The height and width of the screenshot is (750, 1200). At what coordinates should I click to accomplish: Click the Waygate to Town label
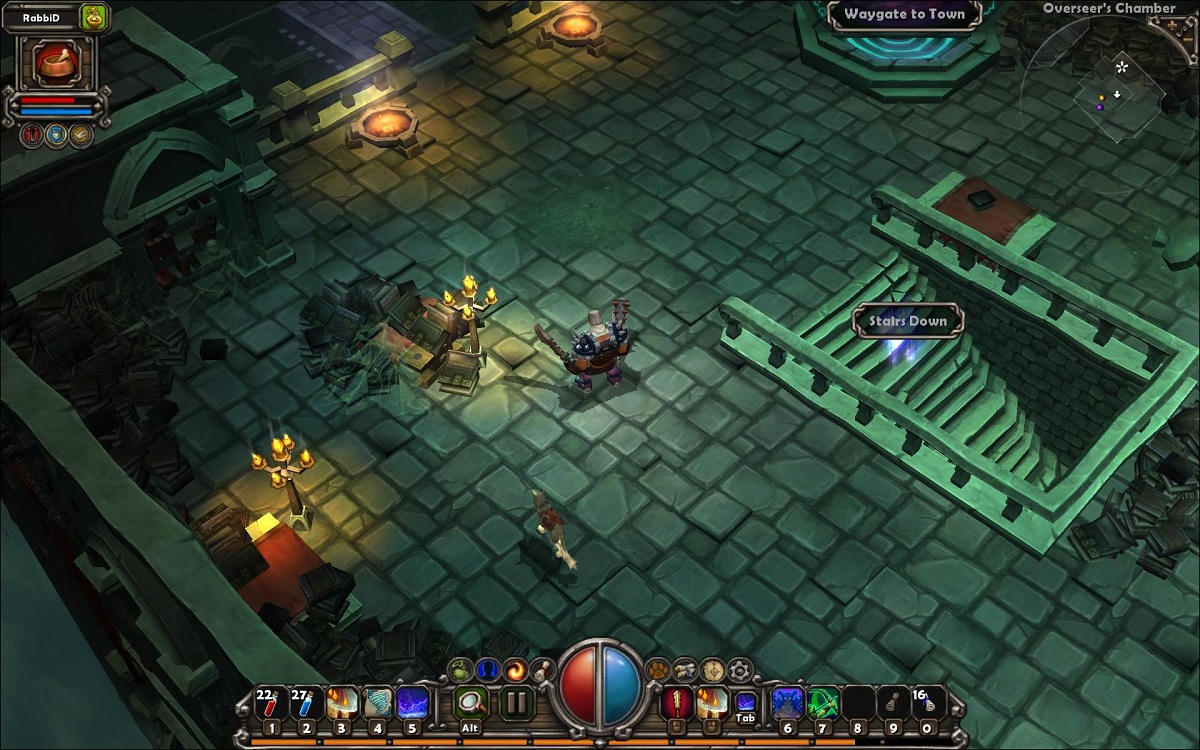click(904, 14)
